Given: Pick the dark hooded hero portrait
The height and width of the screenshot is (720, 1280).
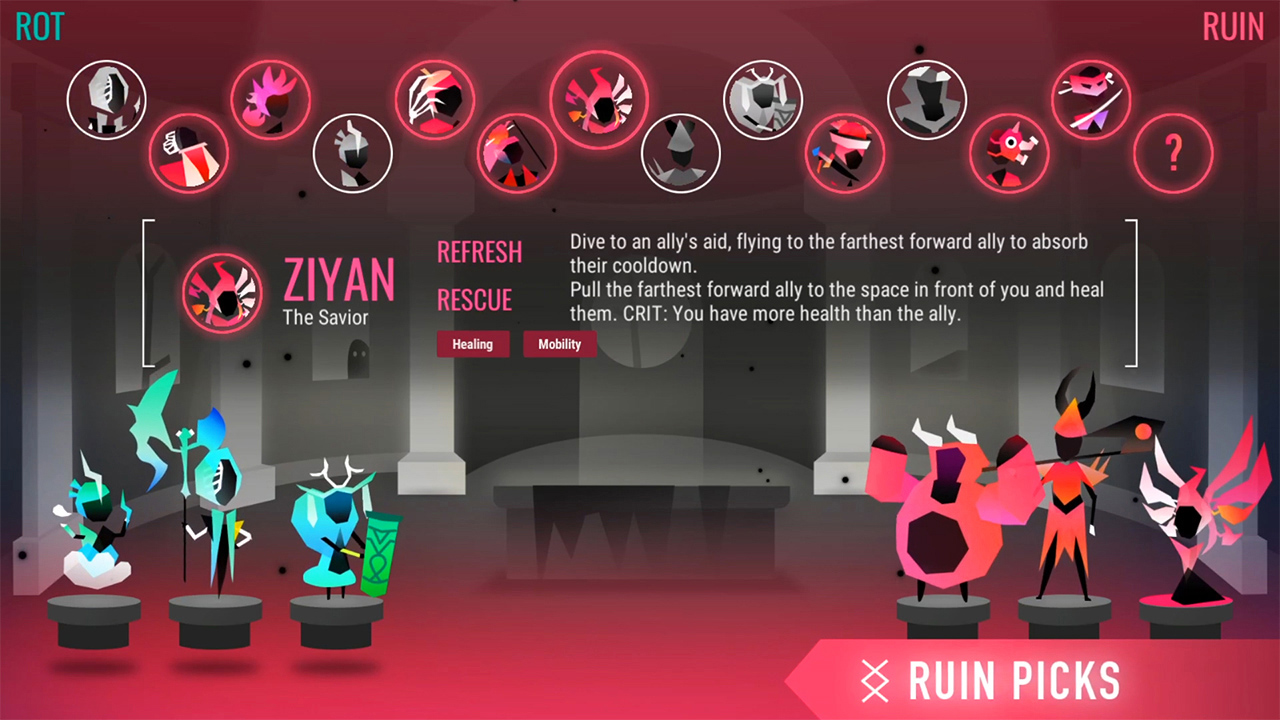Looking at the screenshot, I should [680, 152].
